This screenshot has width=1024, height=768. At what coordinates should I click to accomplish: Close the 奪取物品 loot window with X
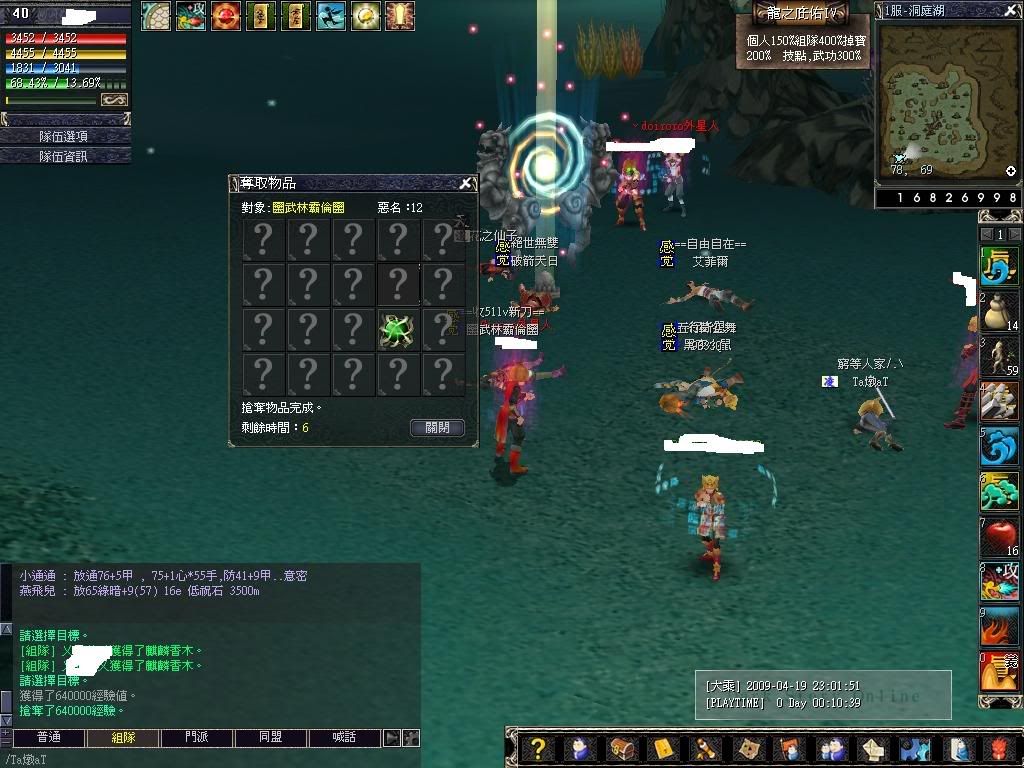point(465,184)
